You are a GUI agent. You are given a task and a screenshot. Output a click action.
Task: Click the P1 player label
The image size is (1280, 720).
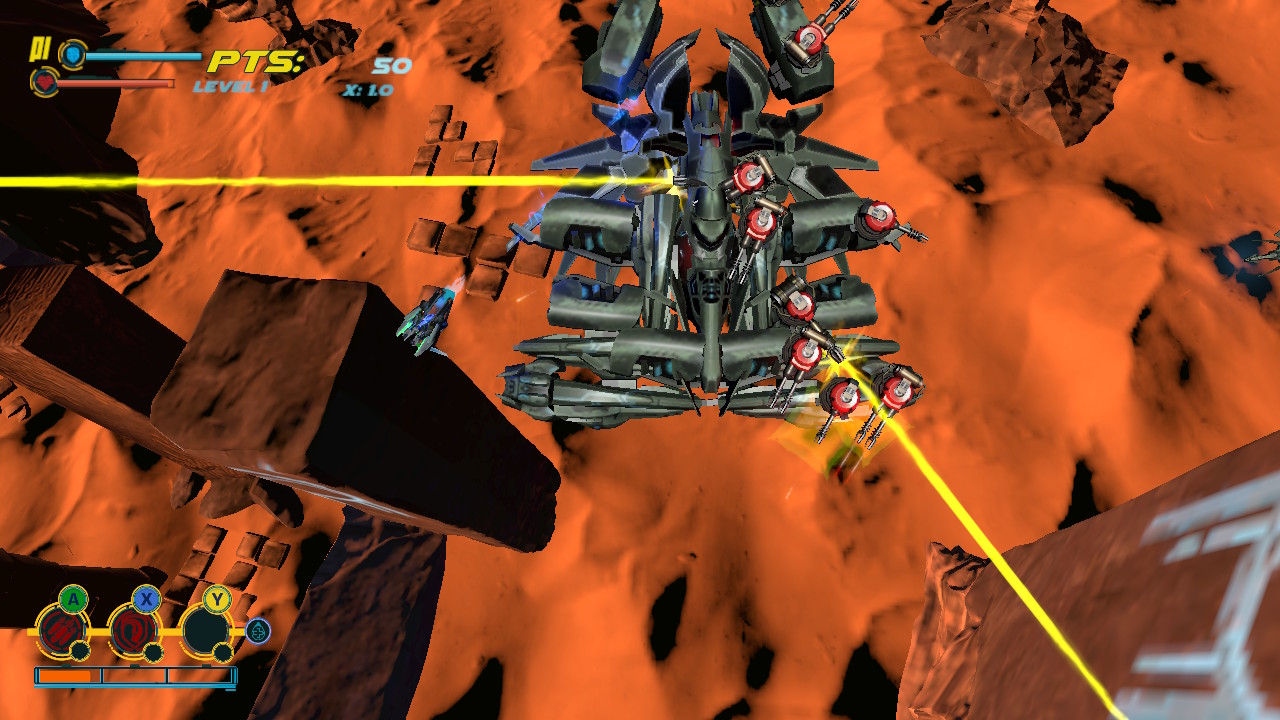(x=40, y=49)
